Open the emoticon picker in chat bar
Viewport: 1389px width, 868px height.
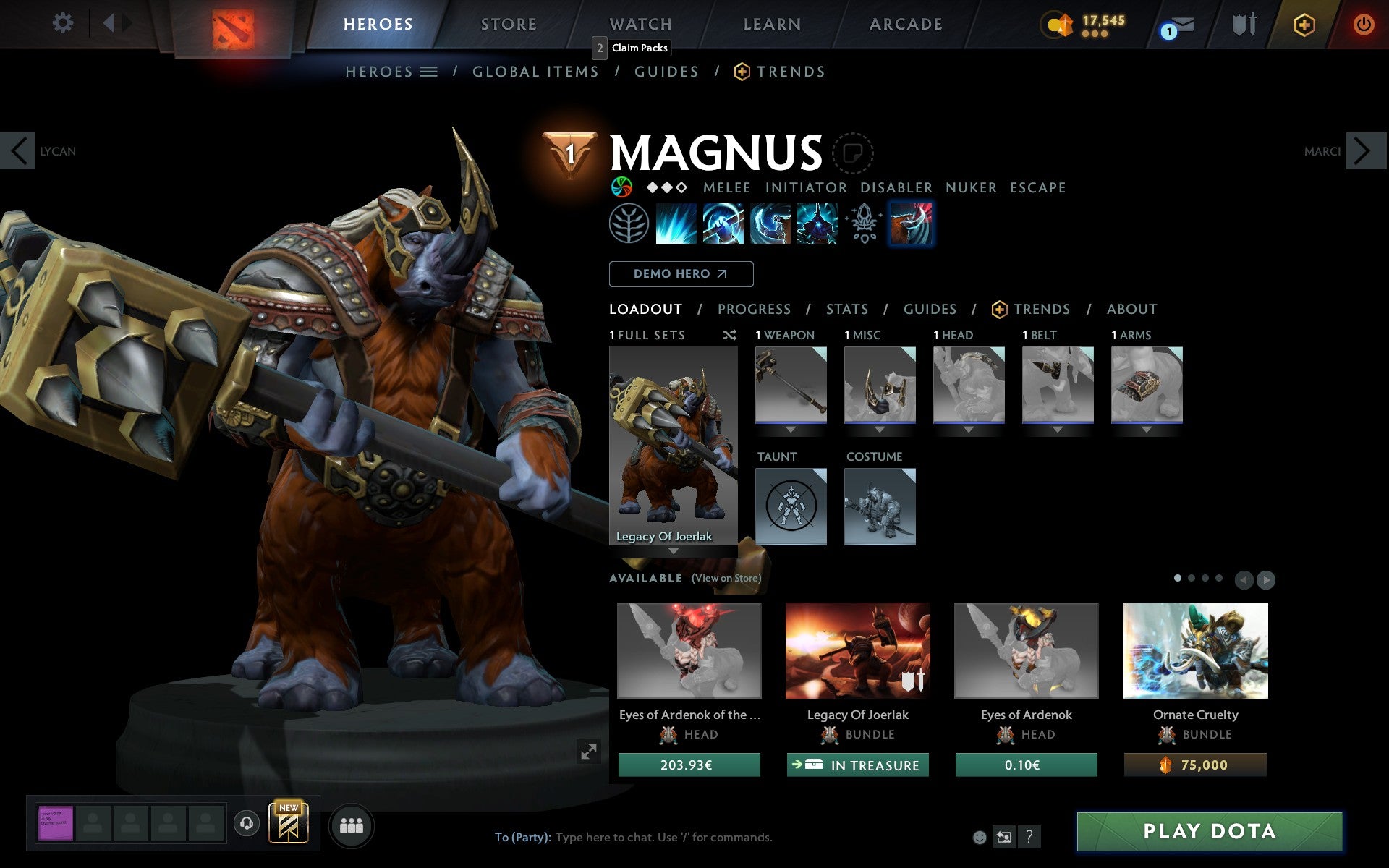click(x=981, y=837)
